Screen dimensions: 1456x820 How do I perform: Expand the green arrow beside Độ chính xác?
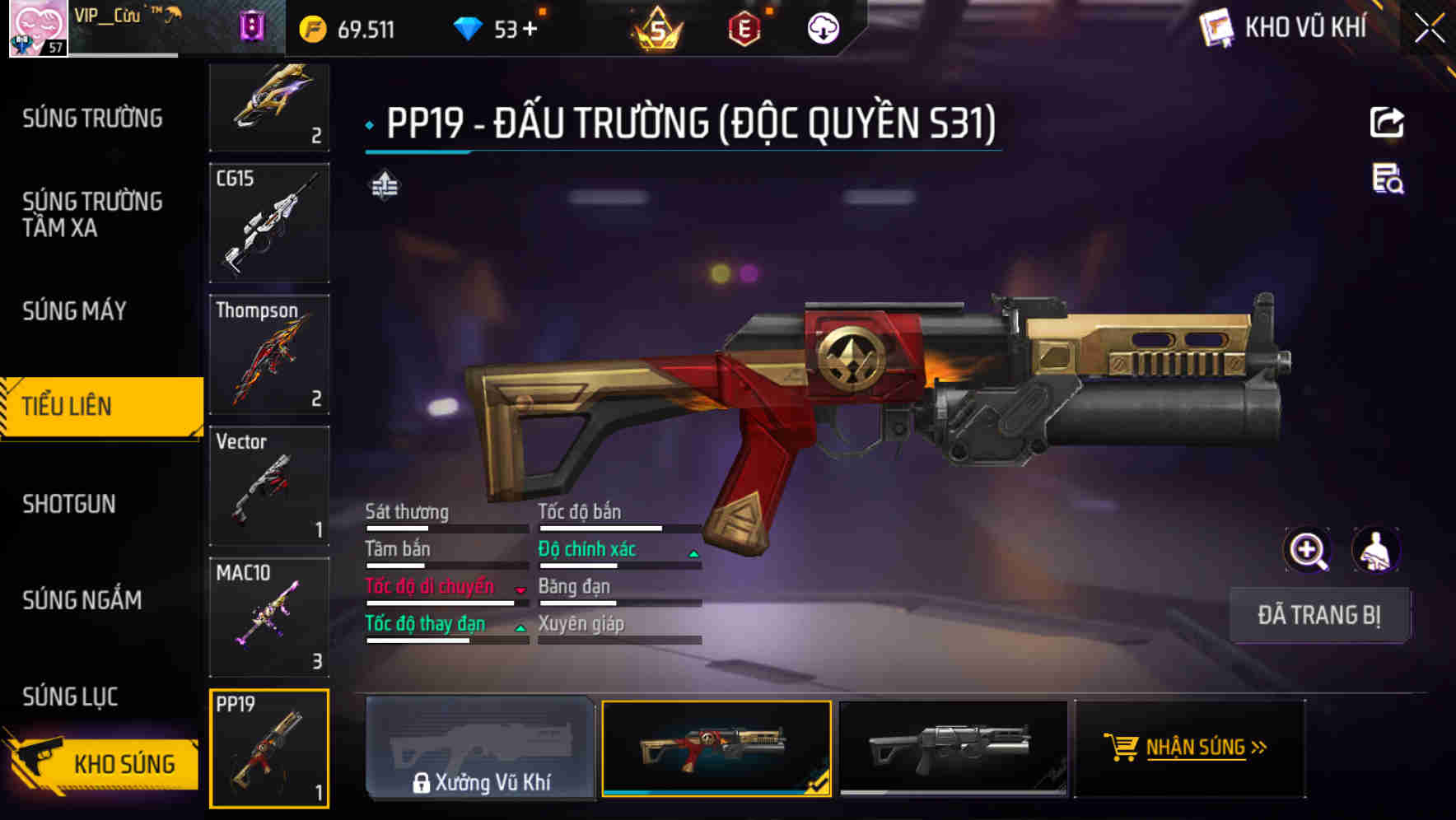(x=692, y=554)
